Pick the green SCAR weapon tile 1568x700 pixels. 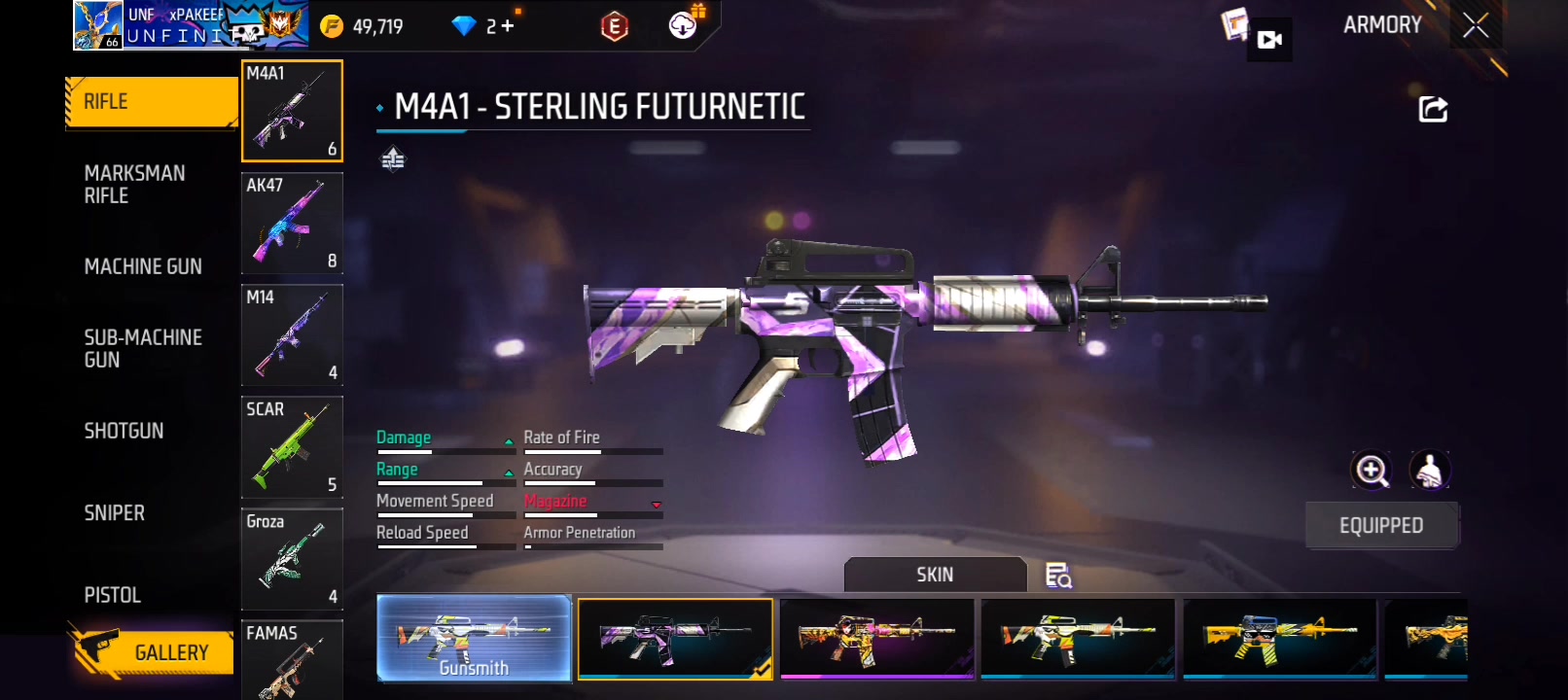point(292,447)
